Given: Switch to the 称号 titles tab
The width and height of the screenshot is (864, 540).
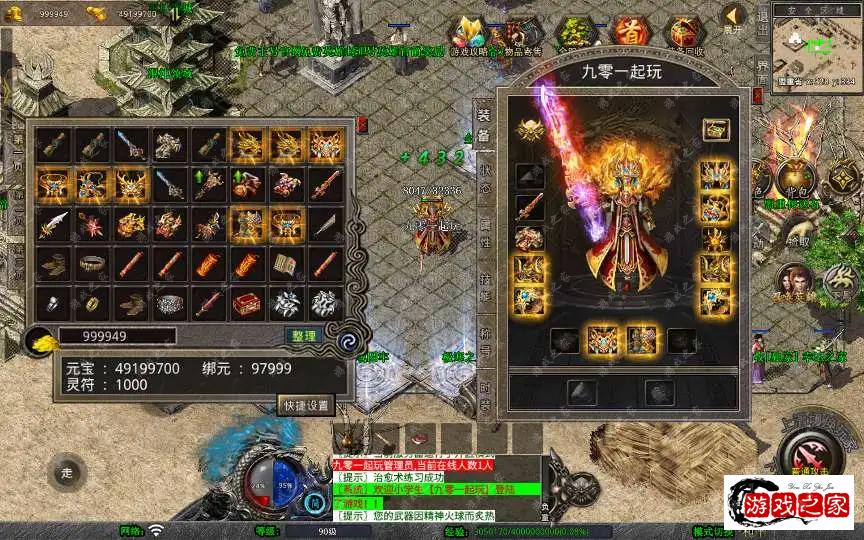Looking at the screenshot, I should pos(486,340).
